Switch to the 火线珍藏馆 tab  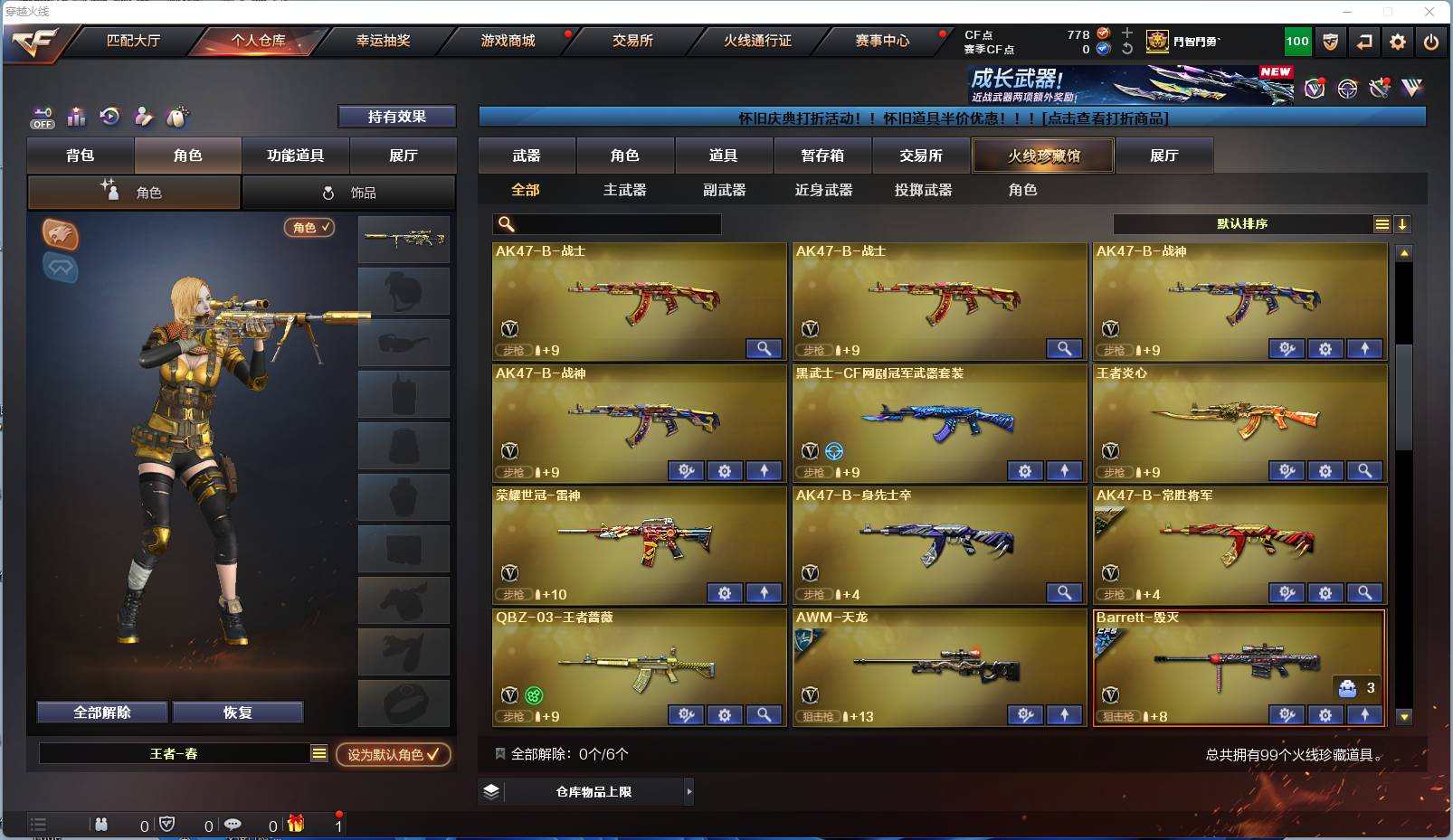1043,156
